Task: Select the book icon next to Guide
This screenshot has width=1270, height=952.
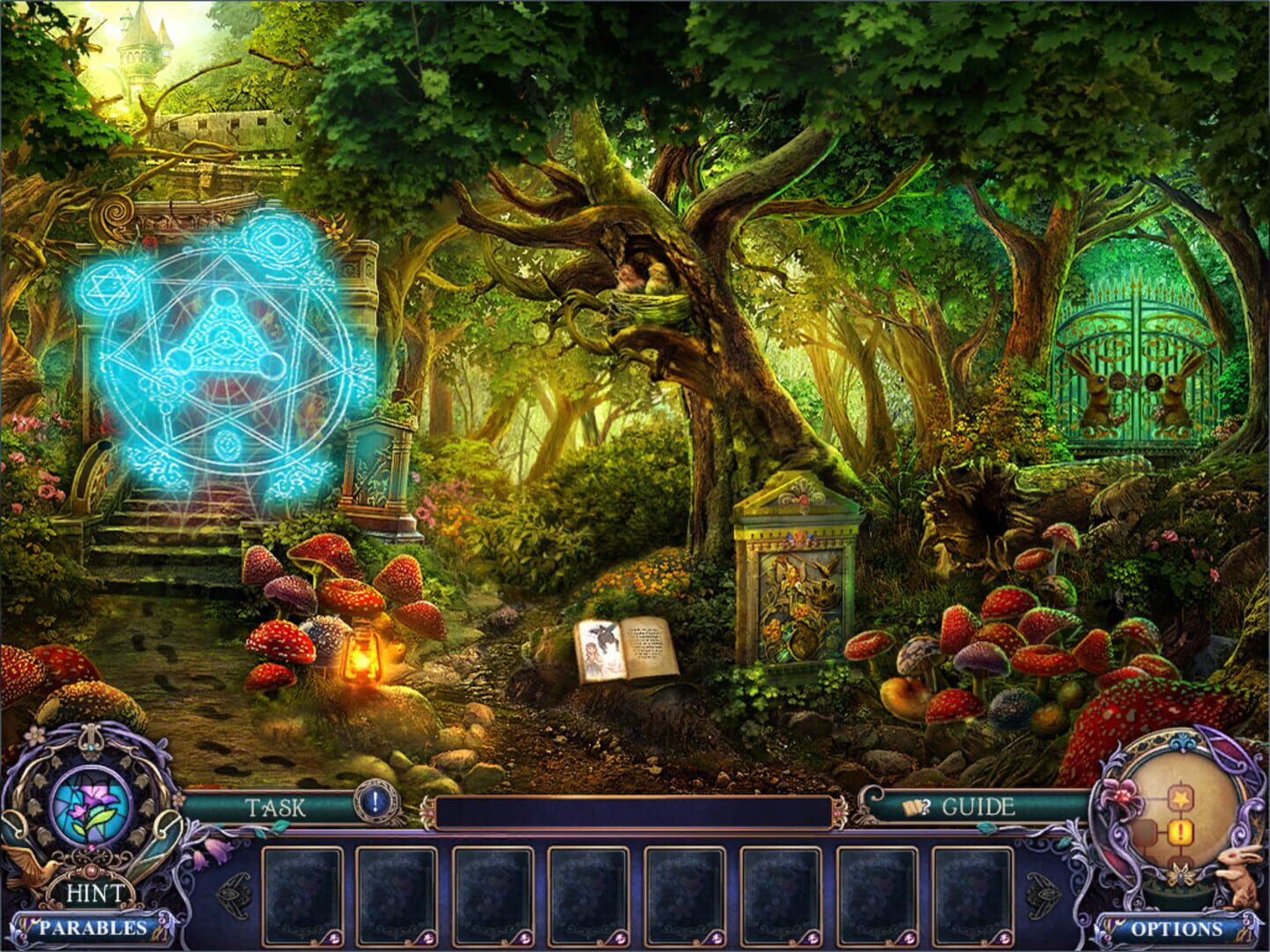Action: 914,808
